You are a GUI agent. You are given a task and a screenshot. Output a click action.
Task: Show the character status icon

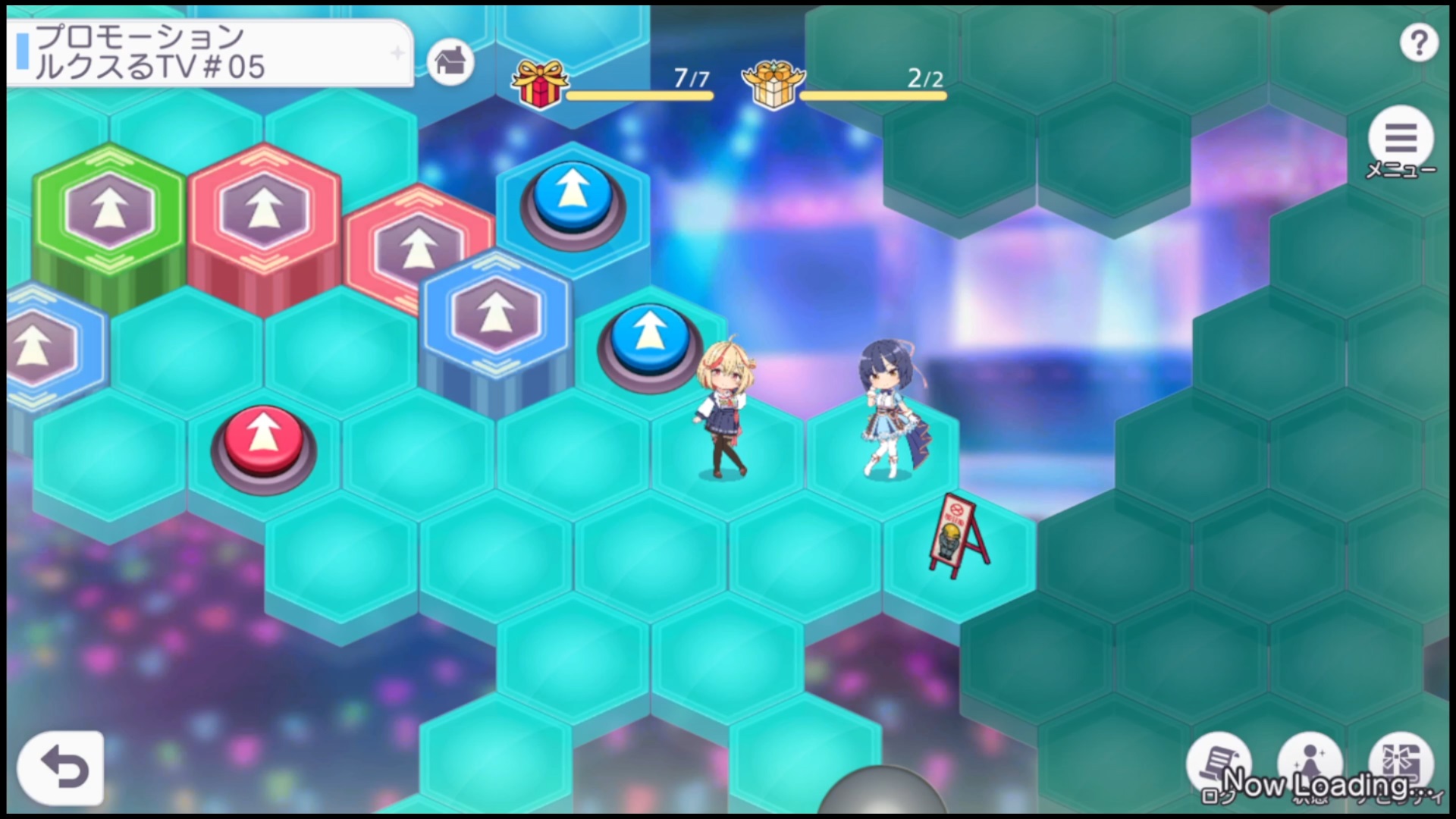pos(1310,764)
